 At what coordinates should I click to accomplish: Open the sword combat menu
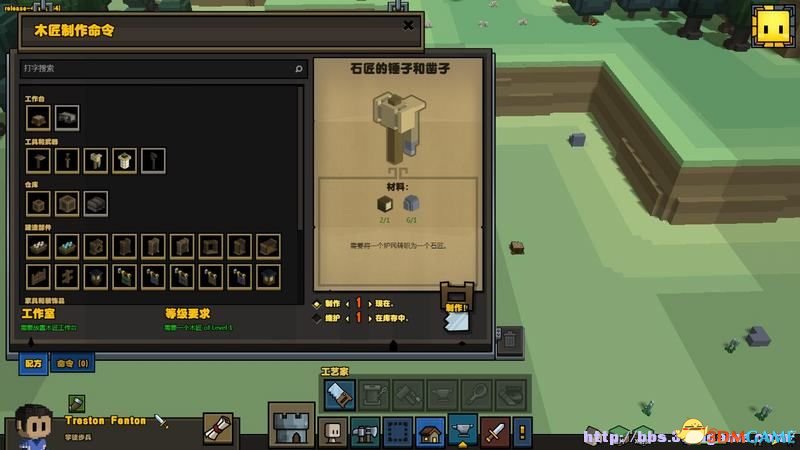(x=496, y=432)
